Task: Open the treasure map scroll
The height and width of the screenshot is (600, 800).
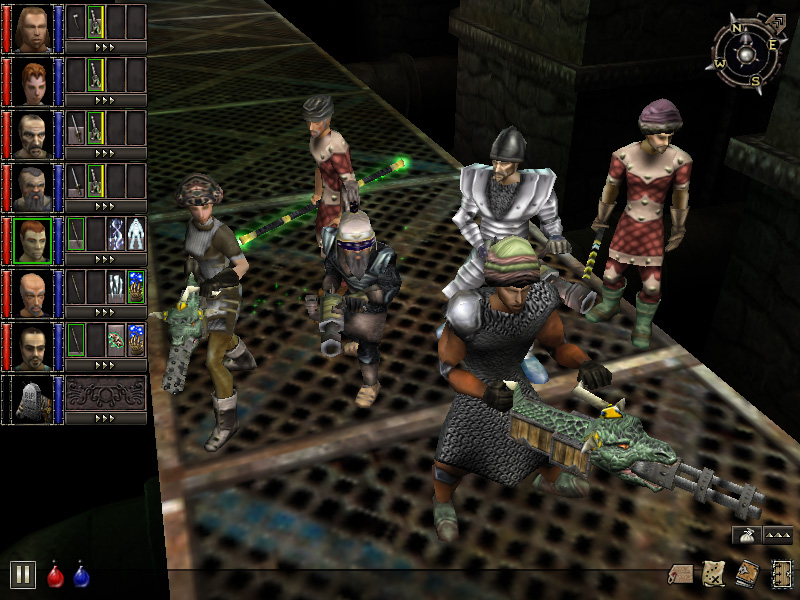Action: 714,573
